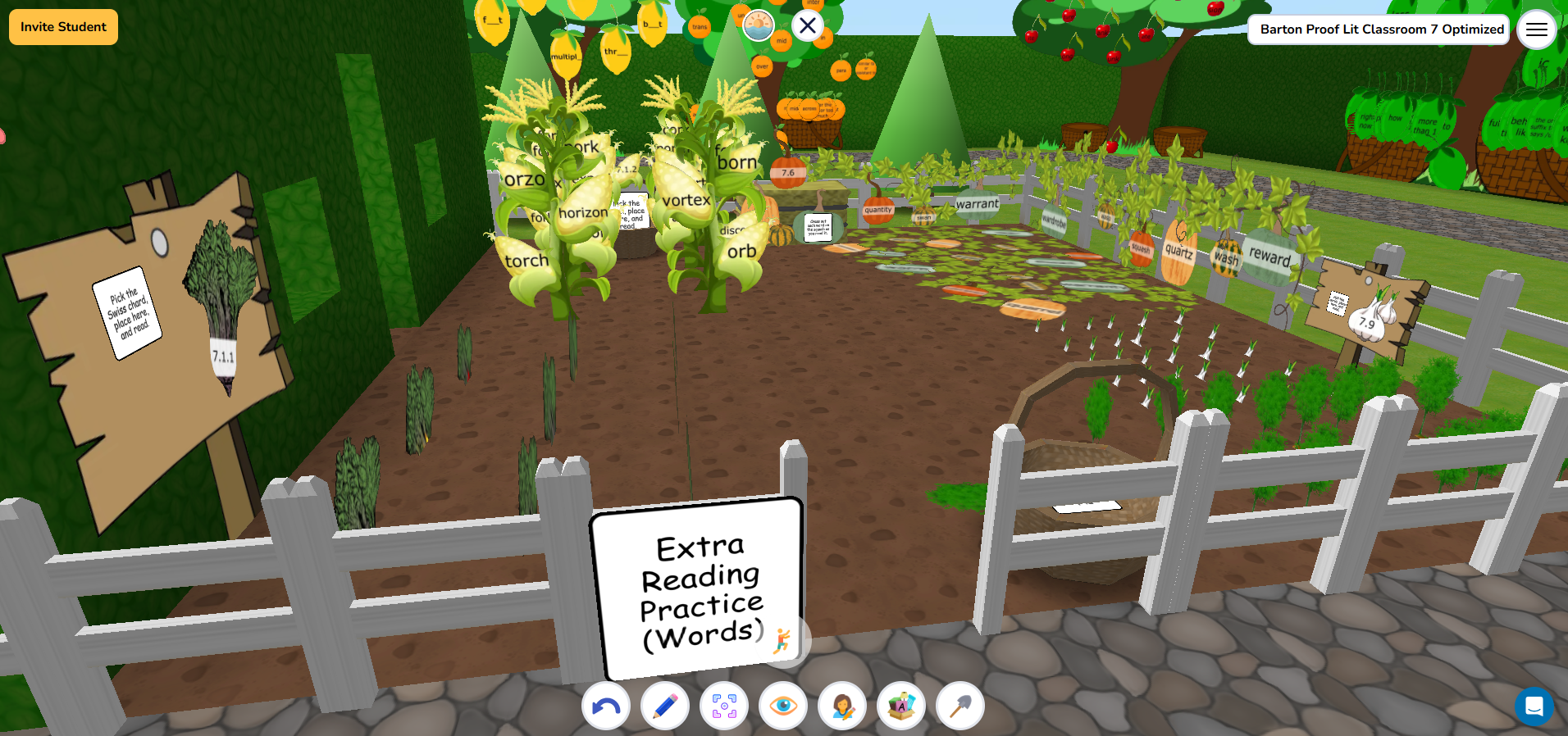Click the Invite Student button
Viewport: 1568px width, 736px height.
pyautogui.click(x=62, y=26)
